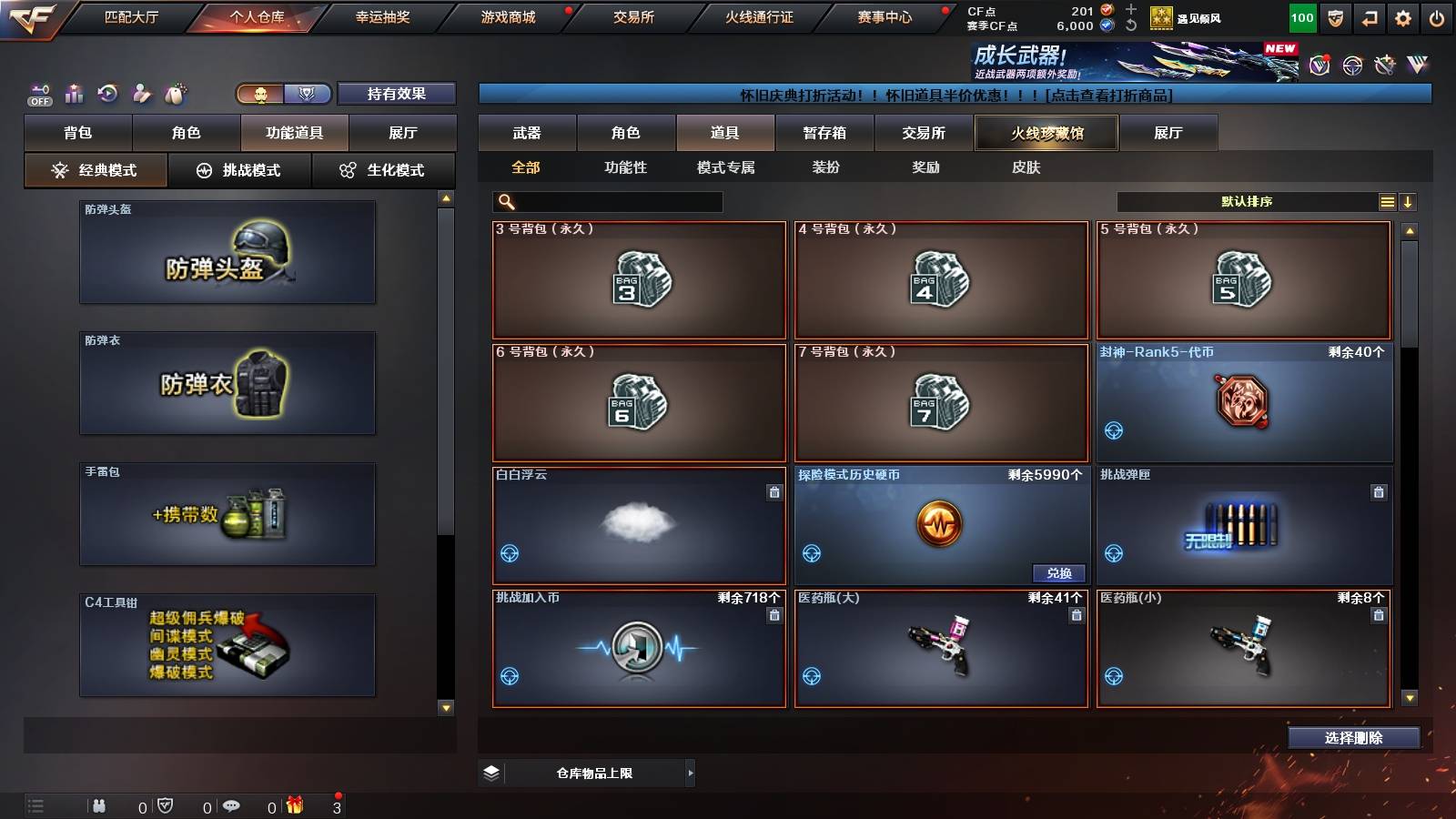Open the settings gear icon

pyautogui.click(x=1402, y=17)
